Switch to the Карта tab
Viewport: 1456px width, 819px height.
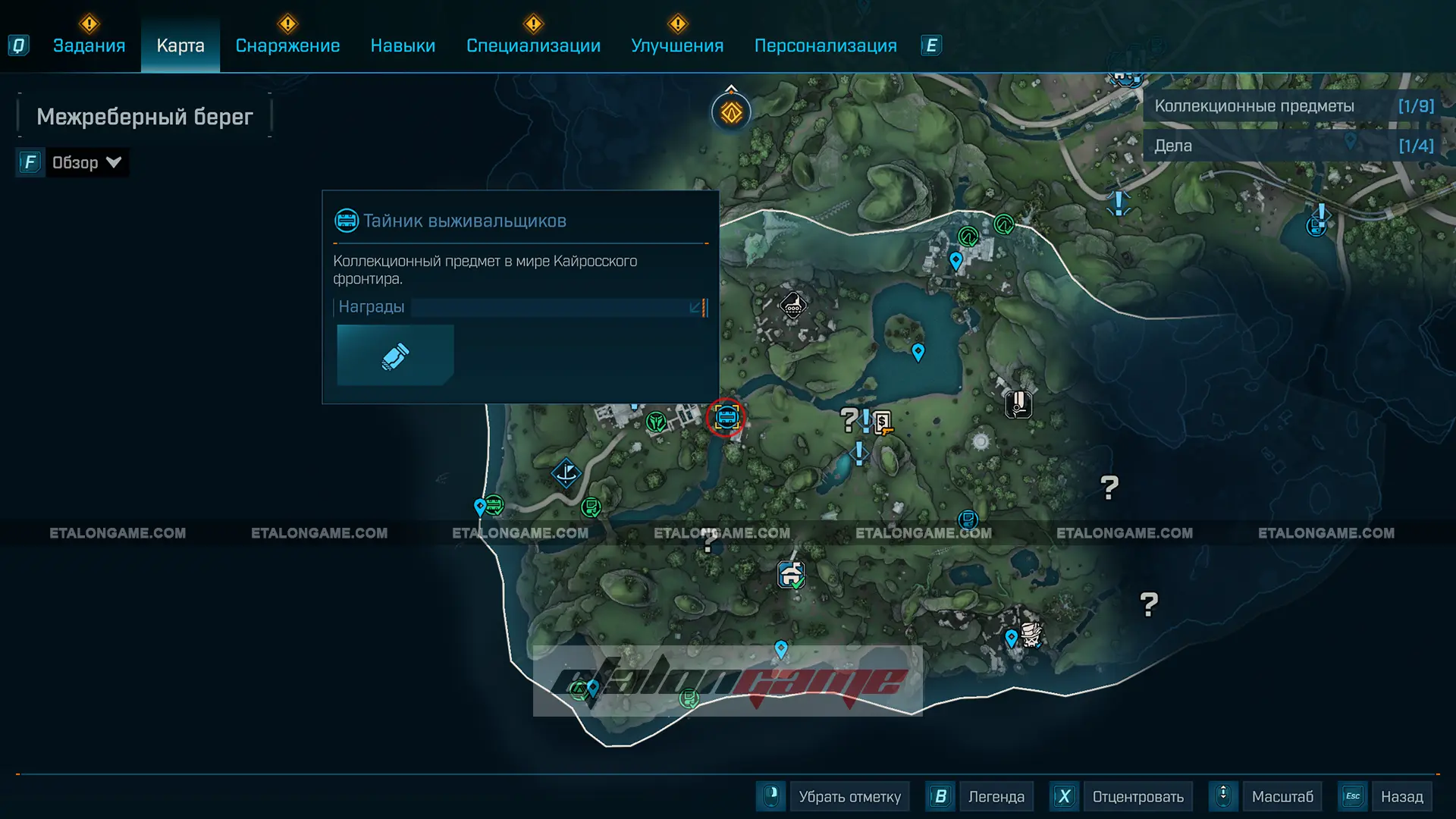[x=180, y=45]
